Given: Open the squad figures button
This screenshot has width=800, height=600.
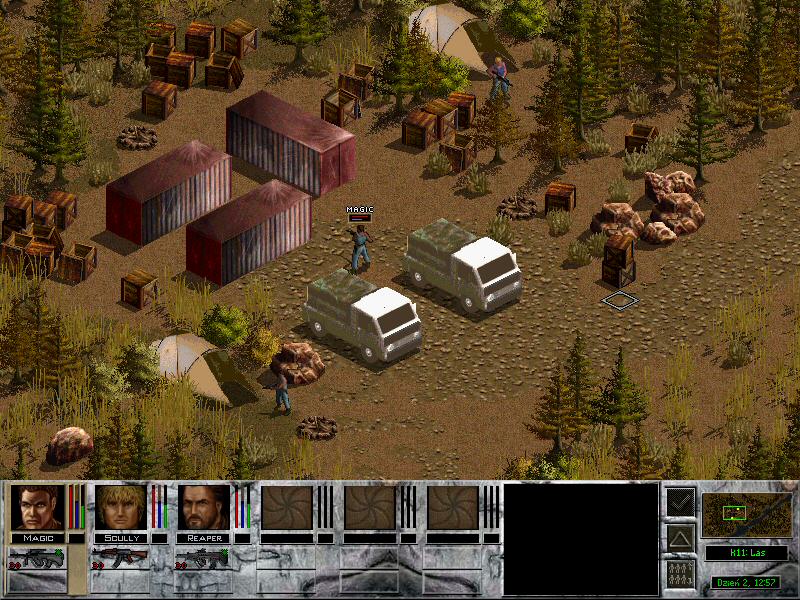Looking at the screenshot, I should tap(681, 574).
